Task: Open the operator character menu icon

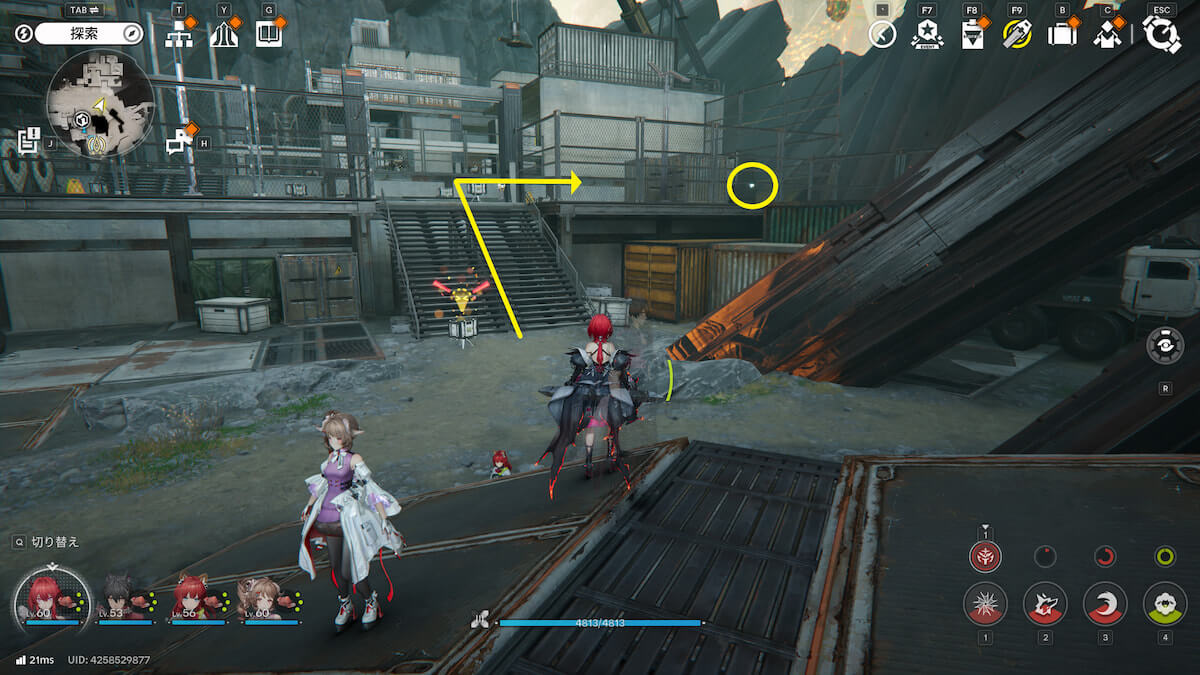Action: click(1107, 35)
